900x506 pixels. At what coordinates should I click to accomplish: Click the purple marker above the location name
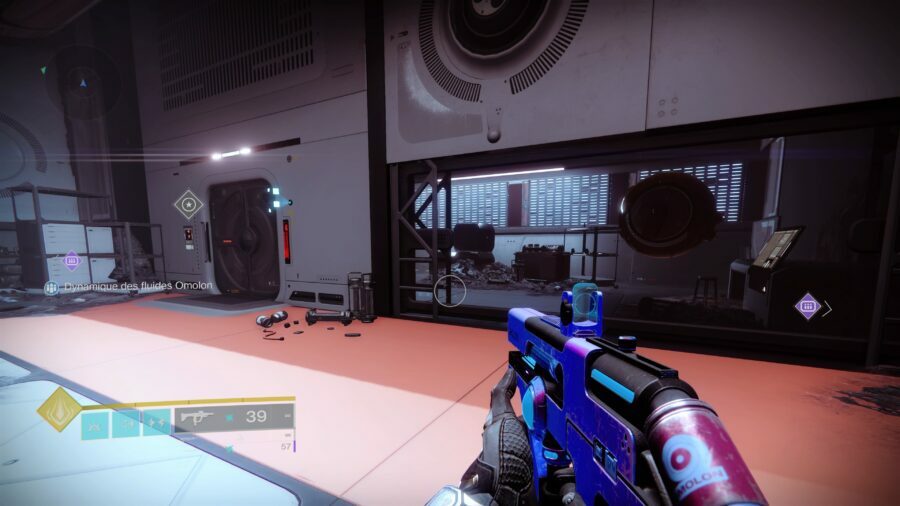pos(71,261)
